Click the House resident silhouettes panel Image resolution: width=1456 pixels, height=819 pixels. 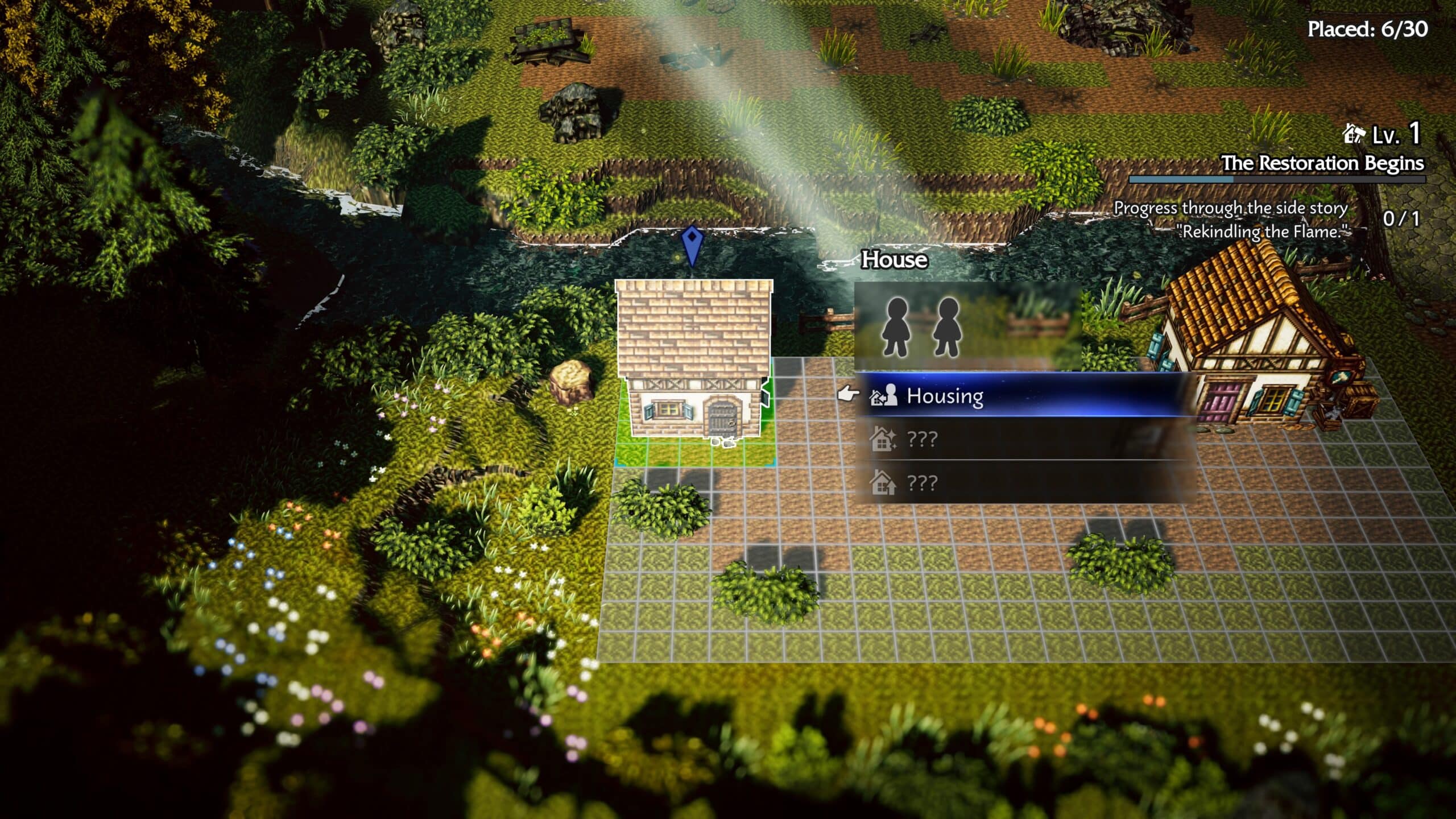click(967, 326)
